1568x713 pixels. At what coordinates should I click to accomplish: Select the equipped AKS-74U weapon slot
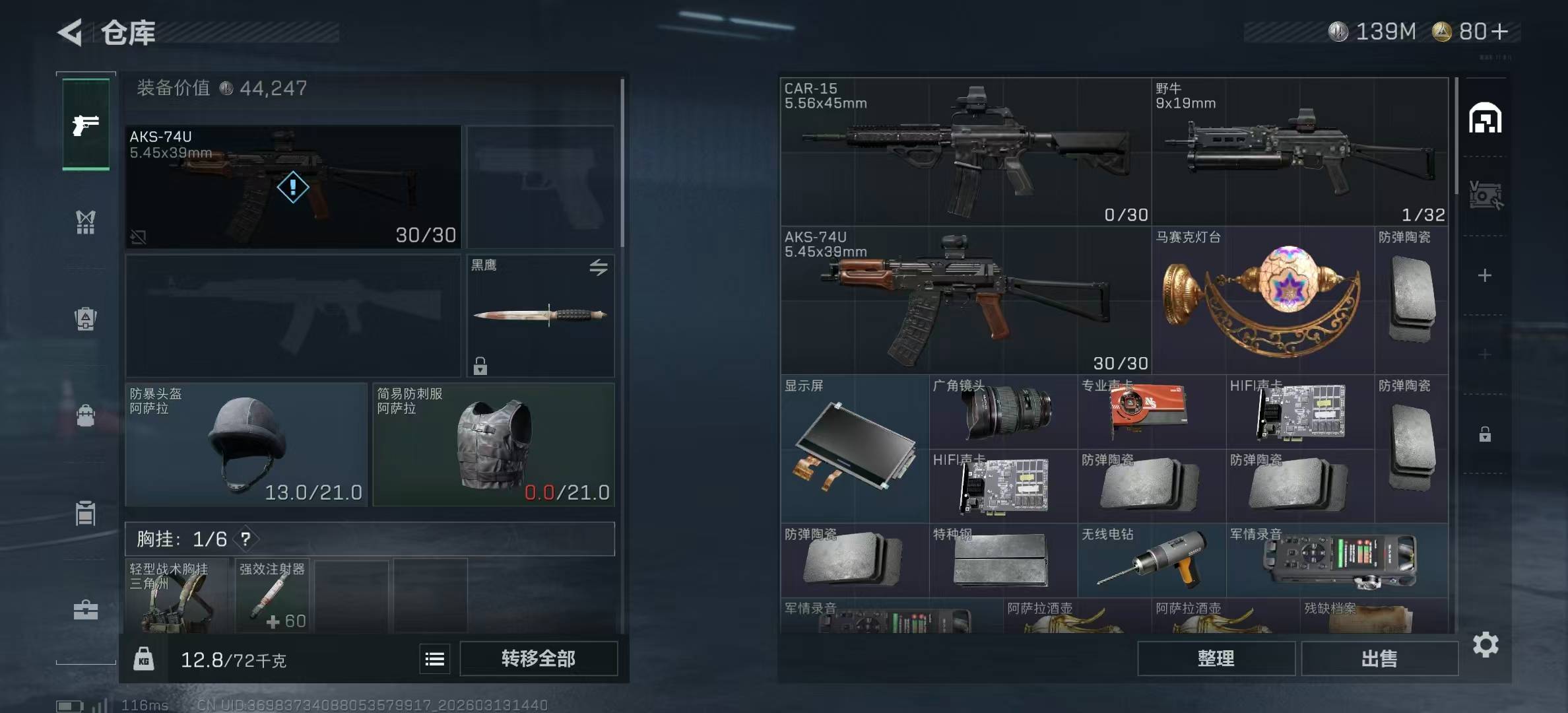[x=293, y=187]
